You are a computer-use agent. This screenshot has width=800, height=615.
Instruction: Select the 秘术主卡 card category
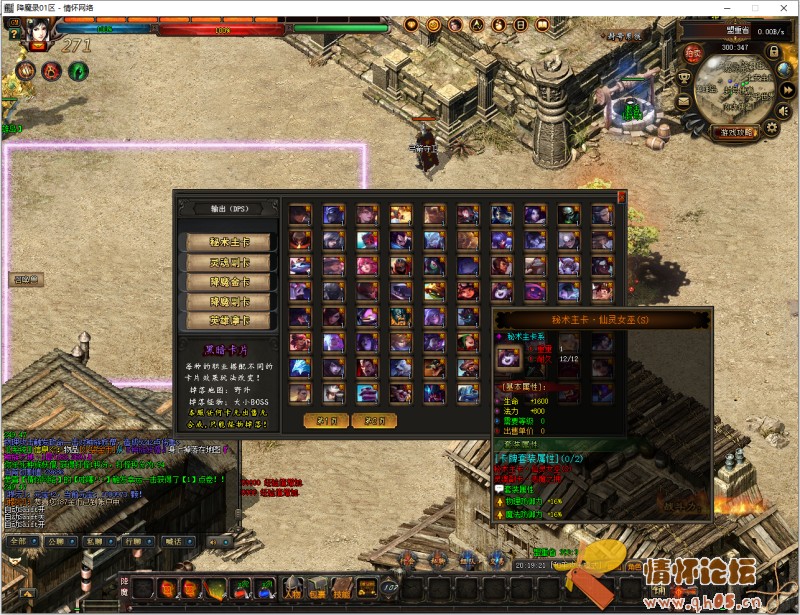[227, 242]
